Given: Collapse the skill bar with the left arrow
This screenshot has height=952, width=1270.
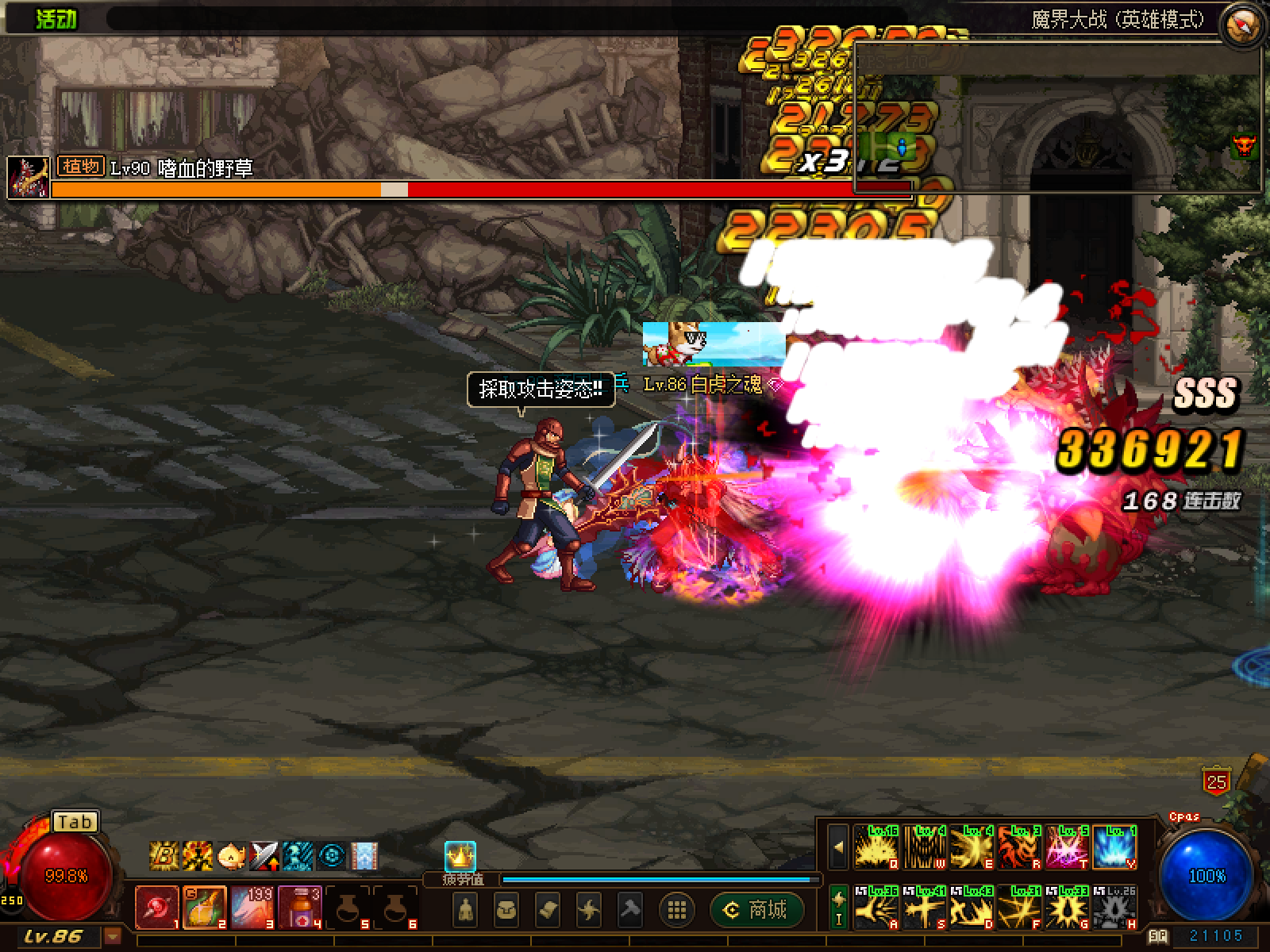Looking at the screenshot, I should point(839,847).
